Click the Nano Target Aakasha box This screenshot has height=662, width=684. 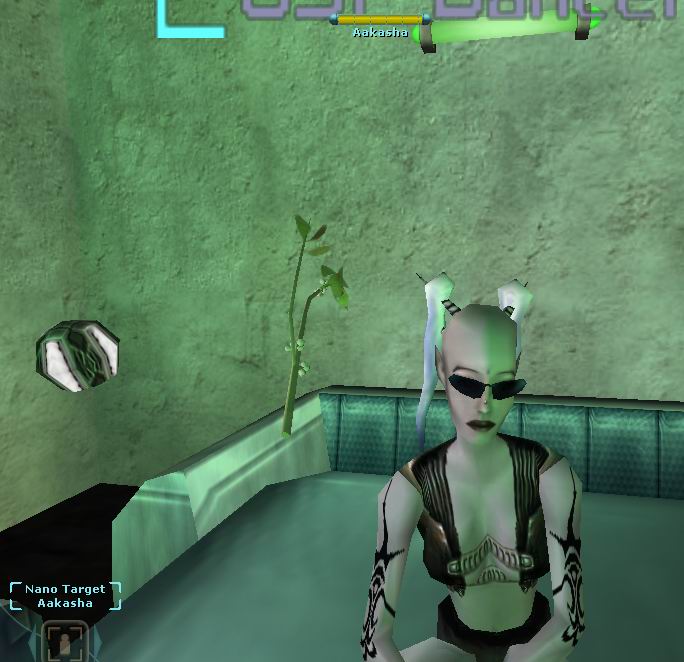(65, 596)
